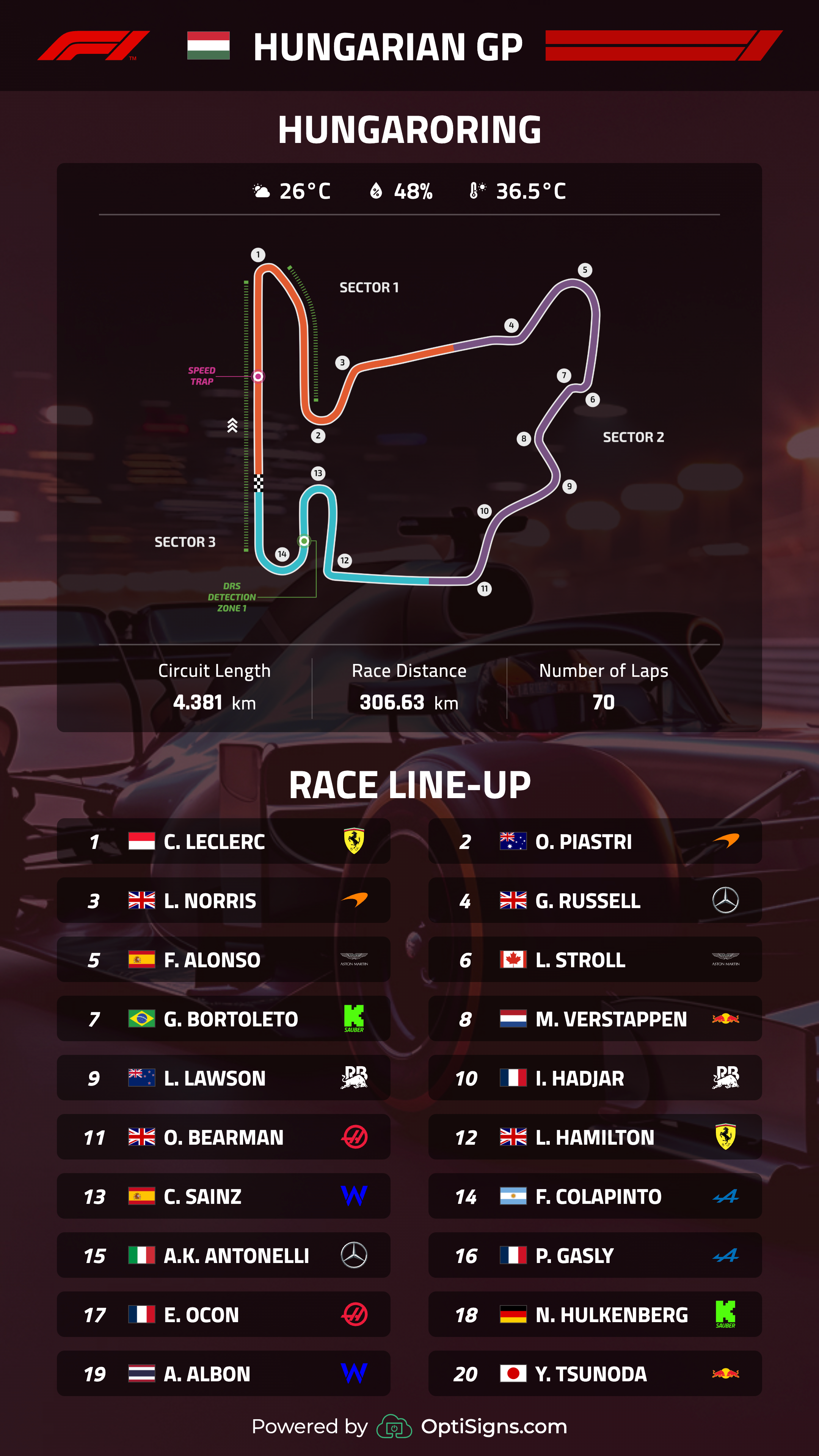
Task: Select N. Hulkenberg's row
Action: pyautogui.click(x=595, y=1315)
